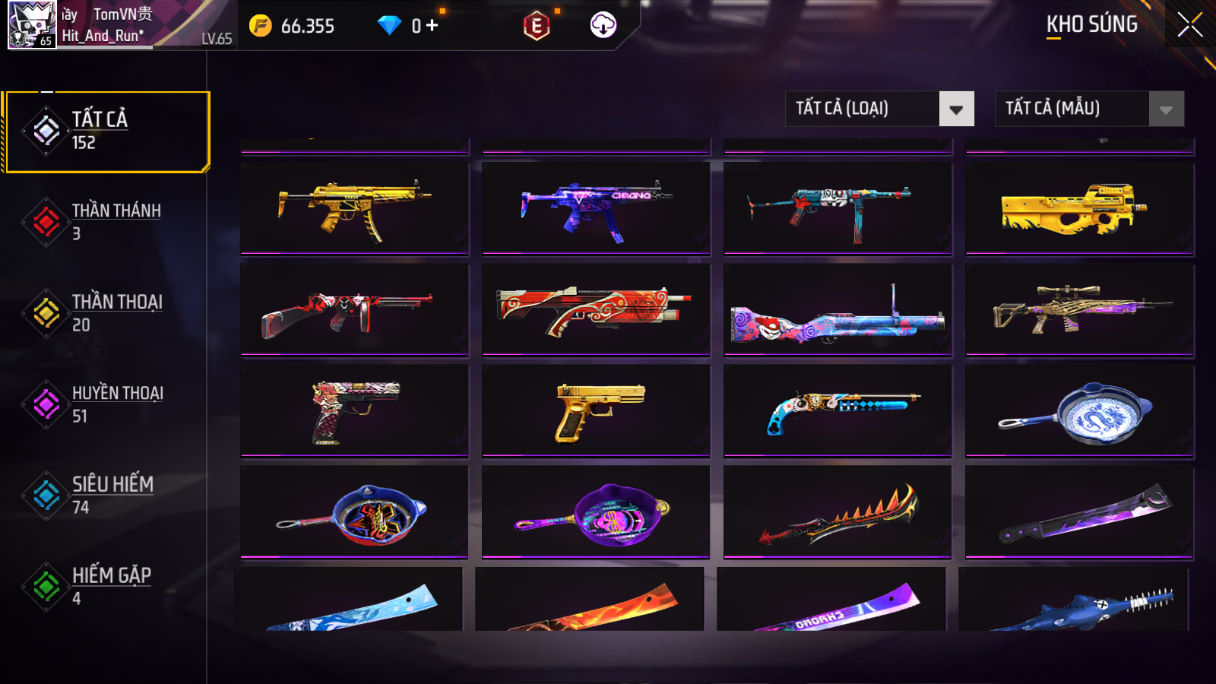Select the blue-white porcelain pan skin
The image size is (1216, 684).
click(1079, 410)
